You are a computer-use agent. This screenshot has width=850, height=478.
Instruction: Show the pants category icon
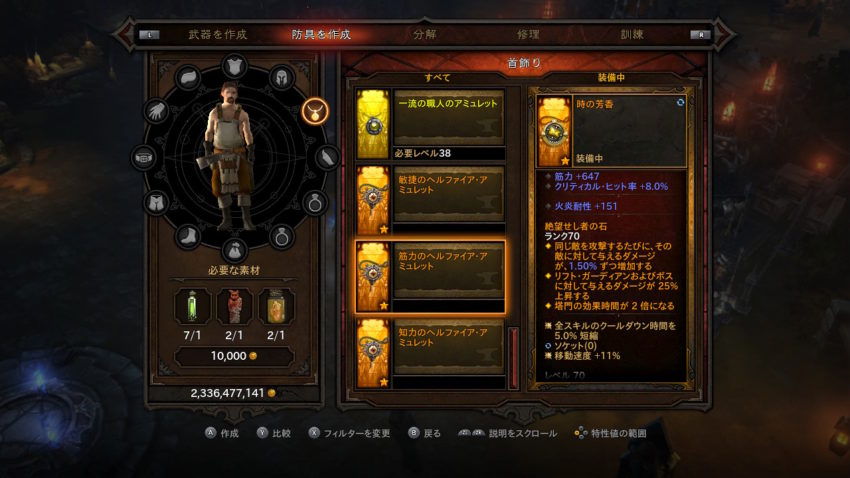click(155, 203)
